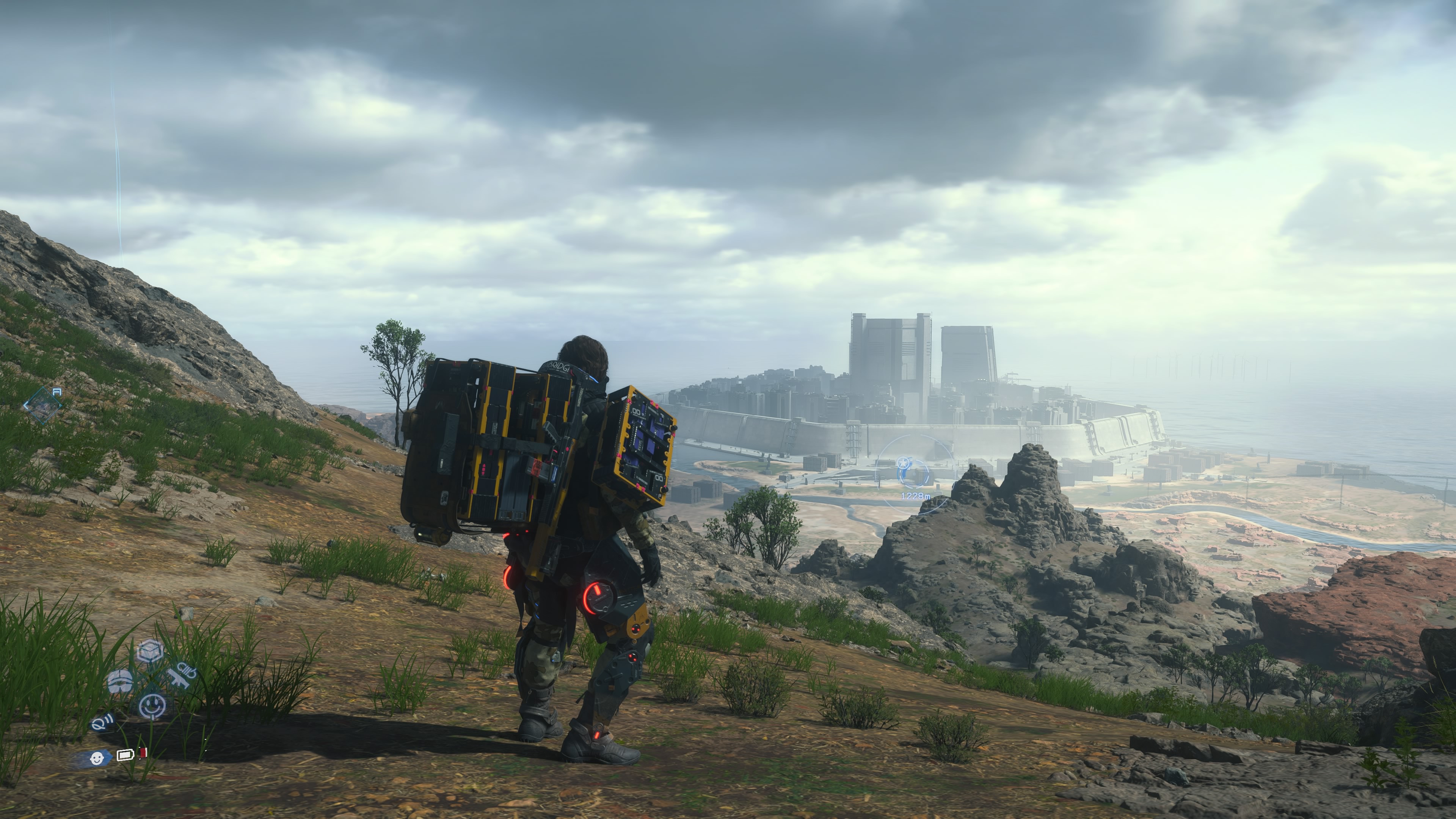Viewport: 1456px width, 819px height.
Task: Click the BB baby face status icon
Action: 97,758
